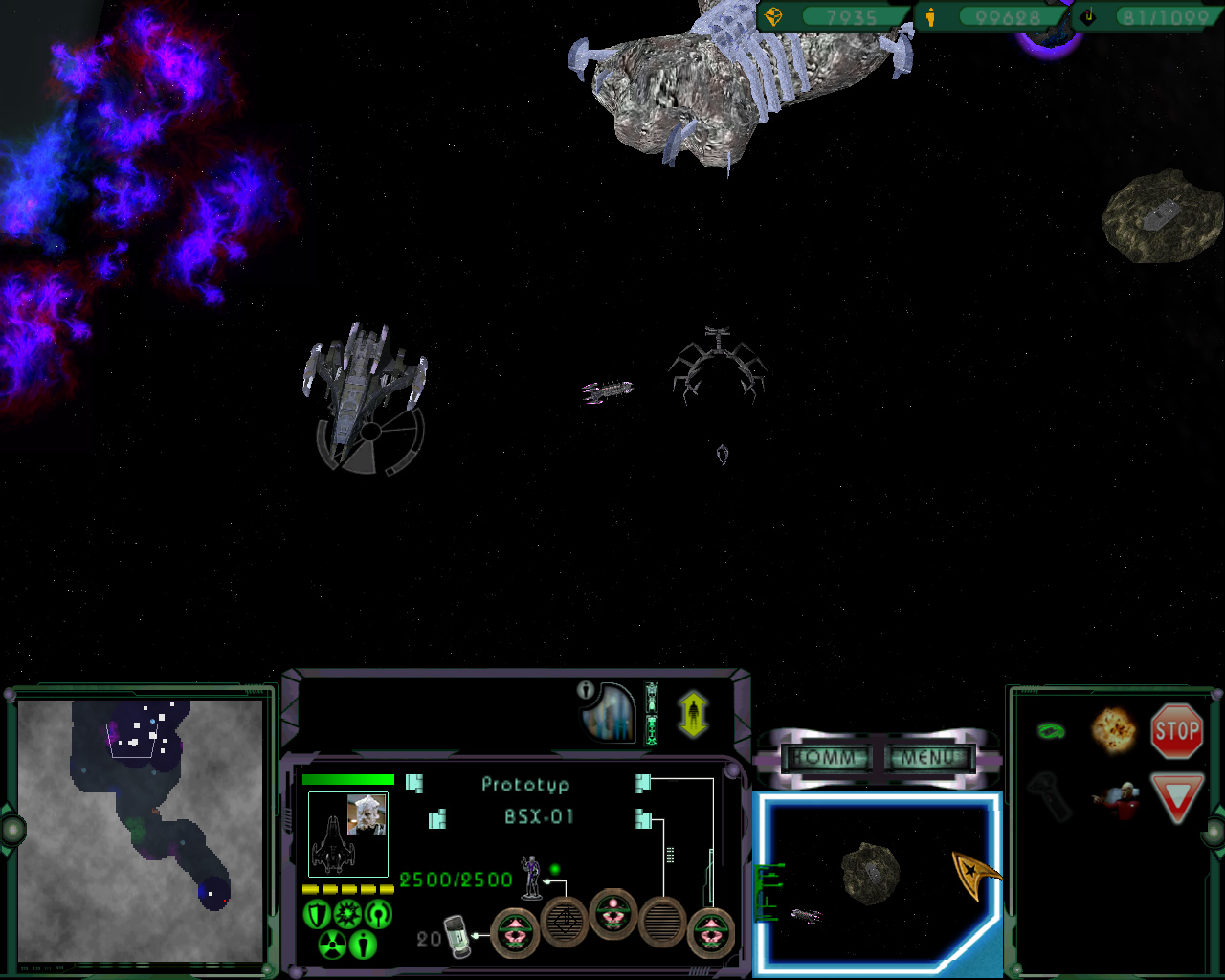Toggle the yellow crew transfer arrow icon
Image resolution: width=1225 pixels, height=980 pixels.
(x=693, y=714)
